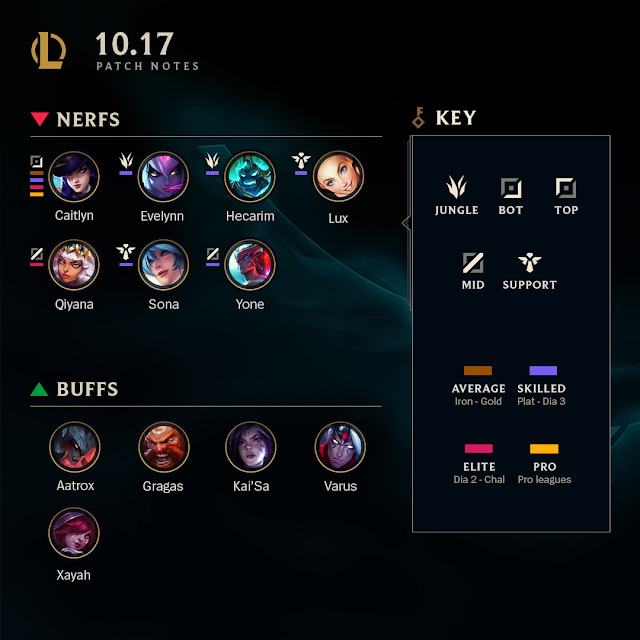Viewport: 640px width, 640px height.
Task: Click the orange Average skill tier swatch
Action: coord(478,371)
